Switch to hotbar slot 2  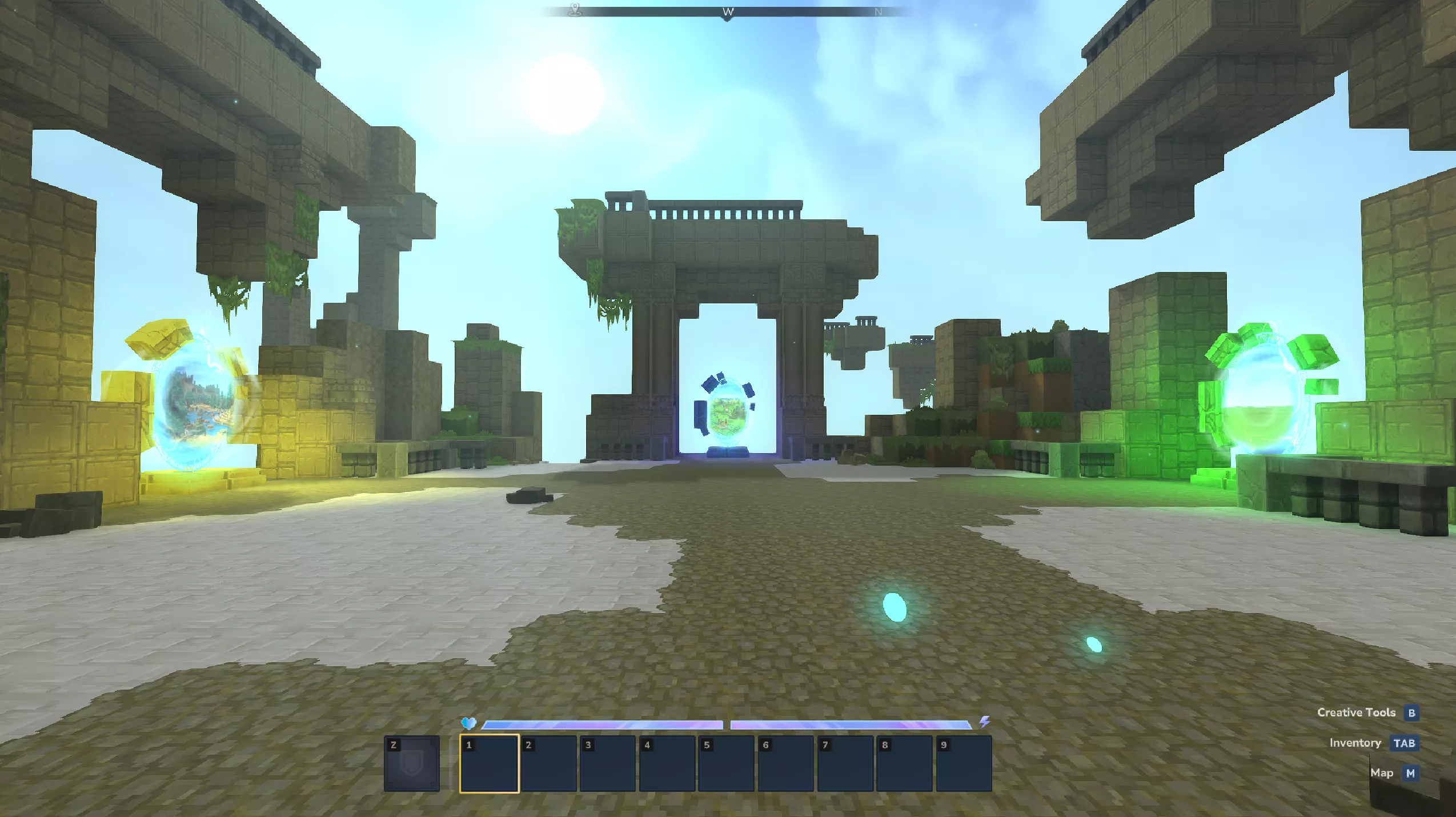[549, 764]
